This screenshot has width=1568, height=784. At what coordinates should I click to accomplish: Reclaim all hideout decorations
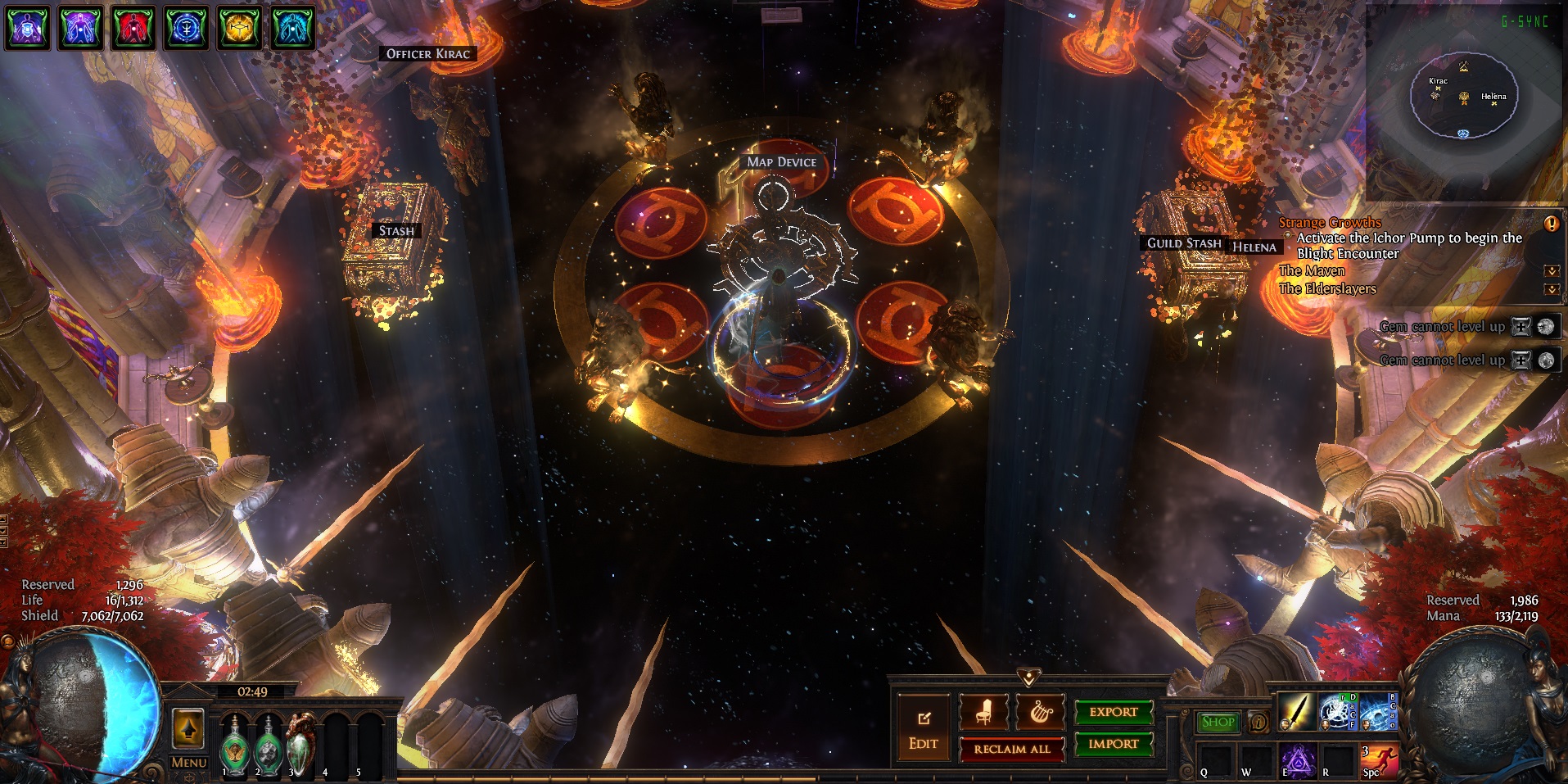point(1012,749)
